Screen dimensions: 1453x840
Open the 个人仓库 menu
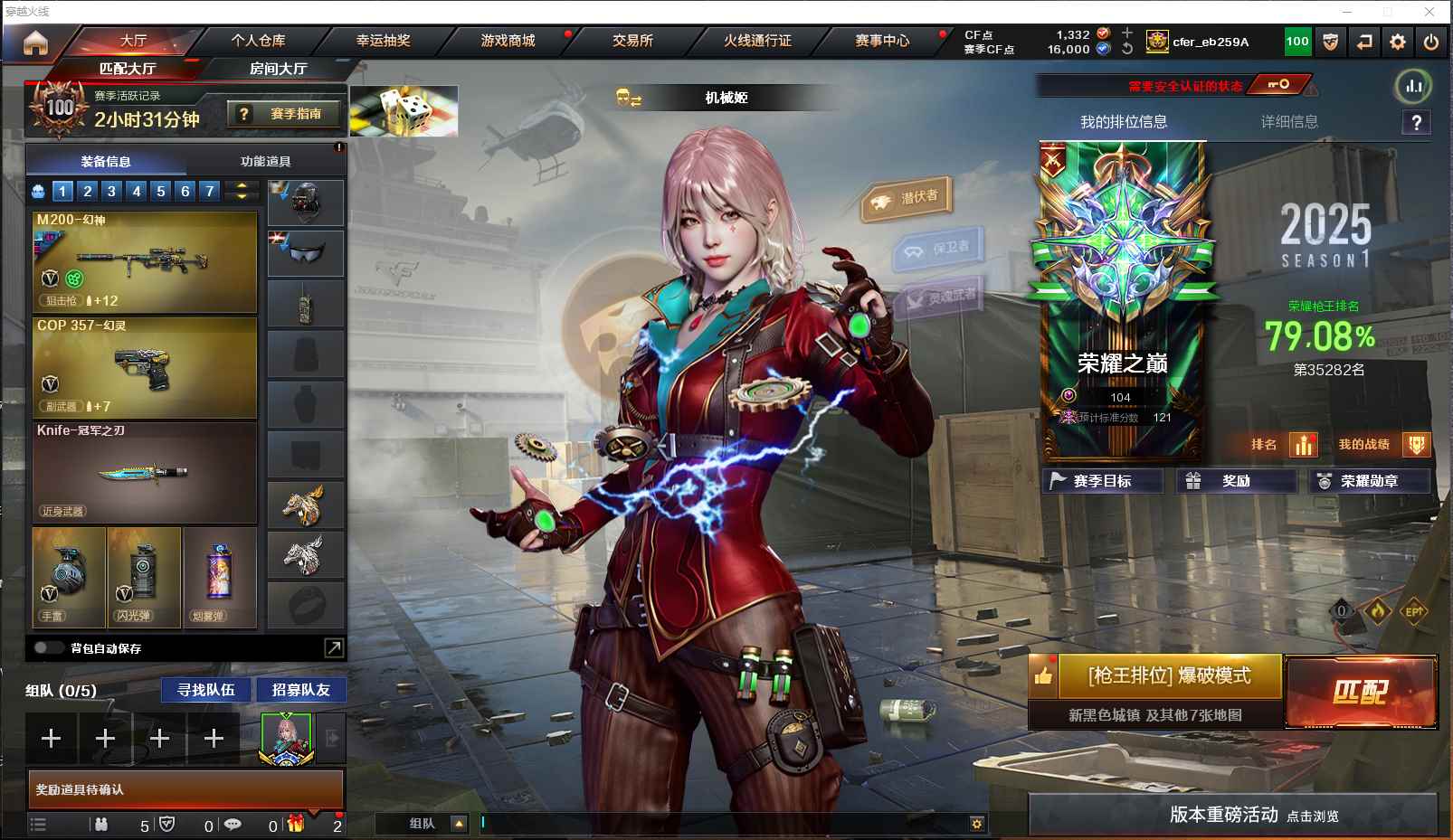point(258,41)
